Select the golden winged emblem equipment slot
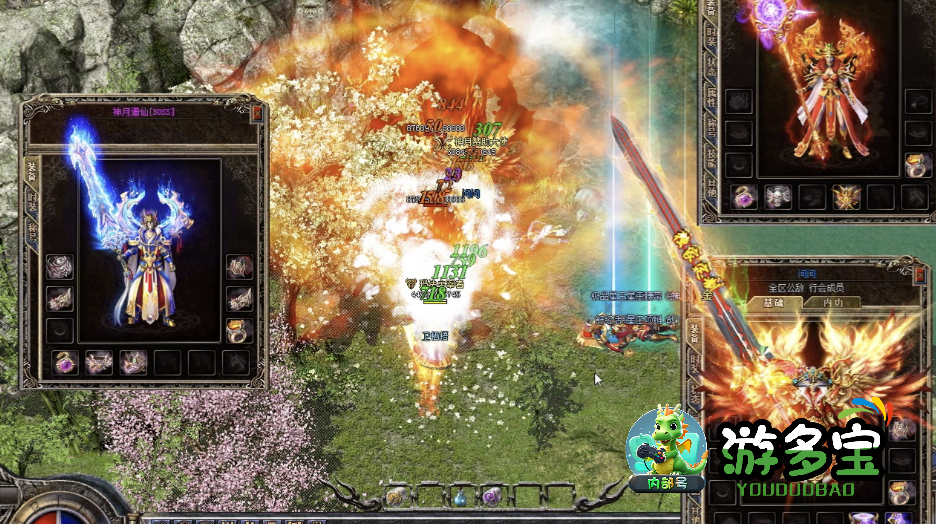This screenshot has width=936, height=524. (x=847, y=197)
